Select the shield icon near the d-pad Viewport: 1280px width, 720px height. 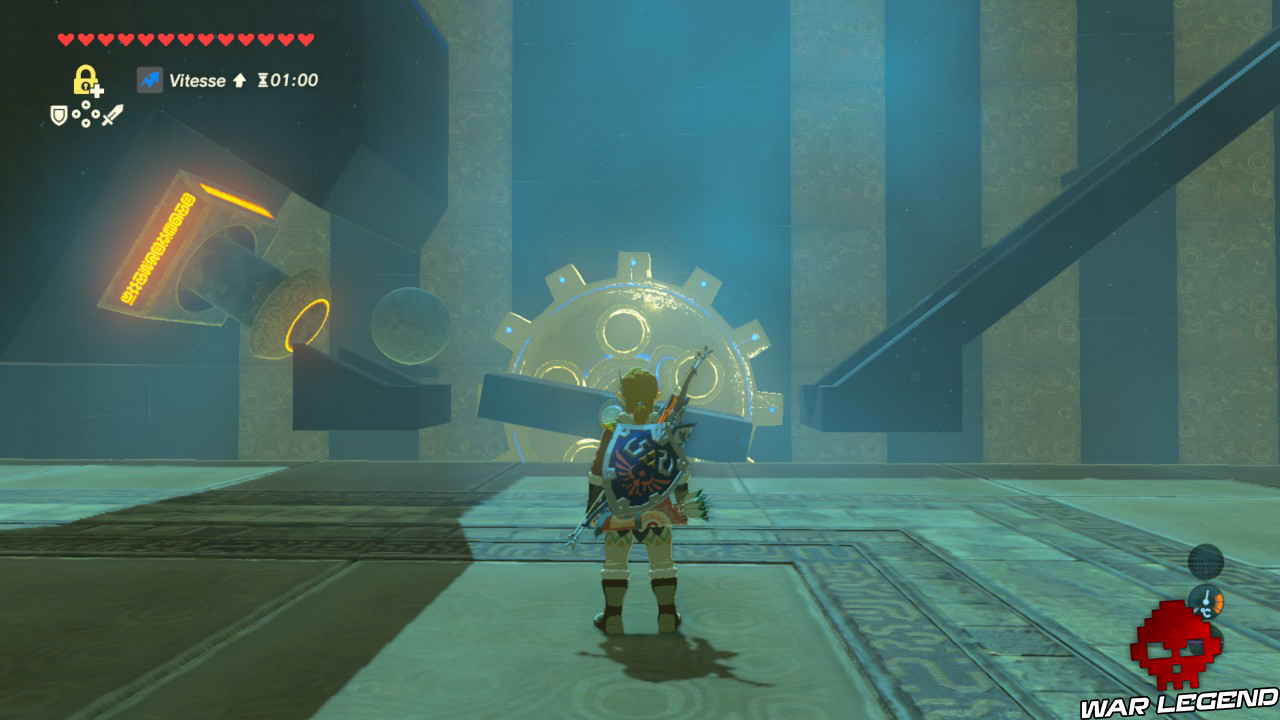57,115
